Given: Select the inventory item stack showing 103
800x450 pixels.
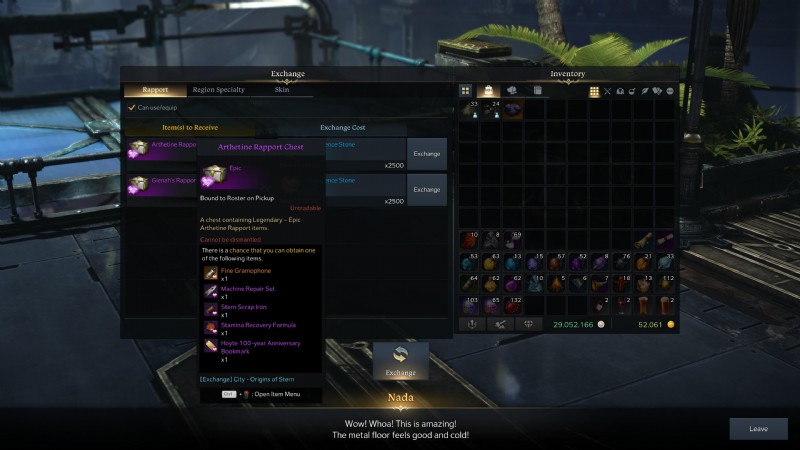Looking at the screenshot, I should [469, 306].
